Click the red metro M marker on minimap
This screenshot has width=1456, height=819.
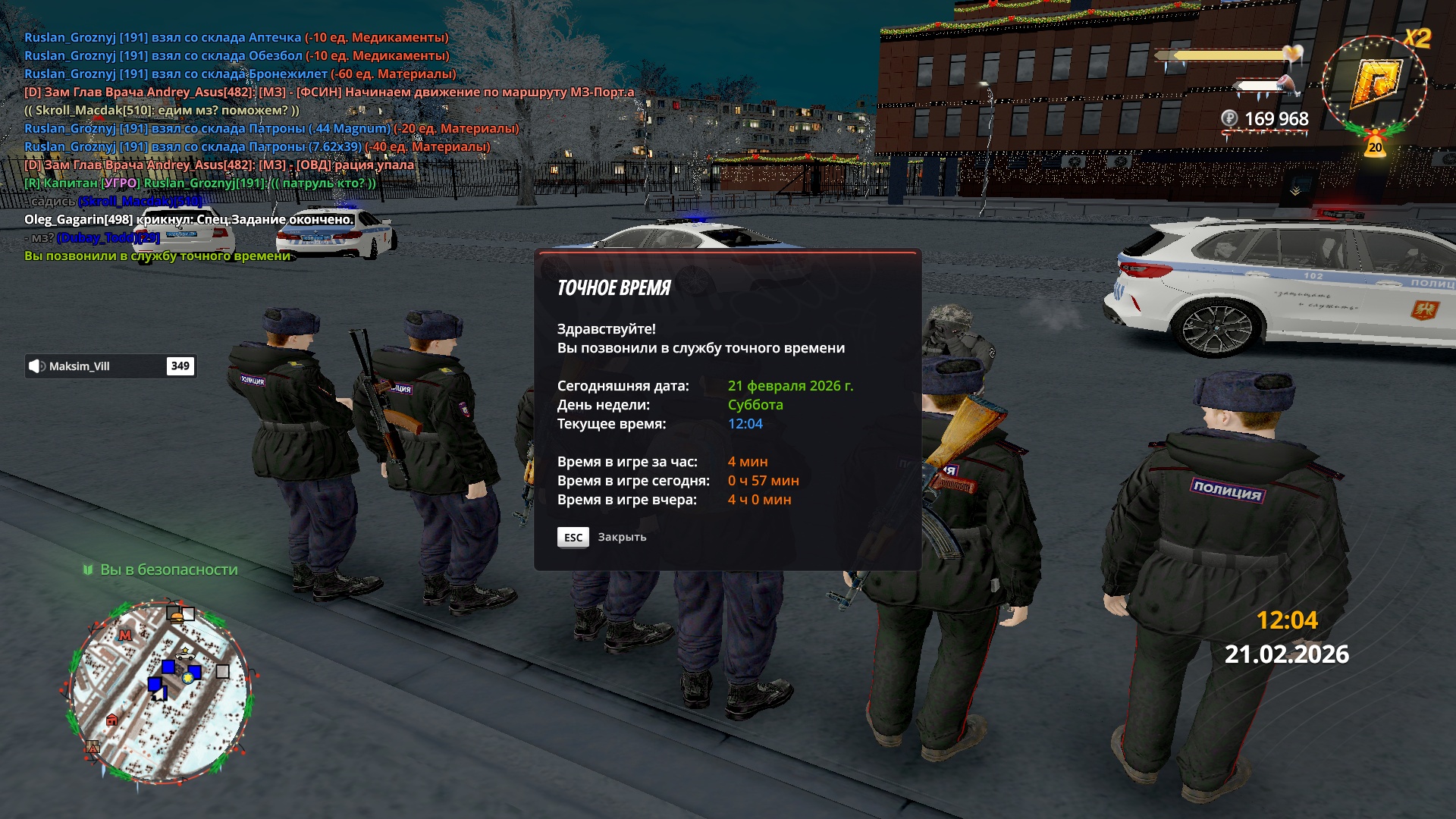(x=125, y=635)
